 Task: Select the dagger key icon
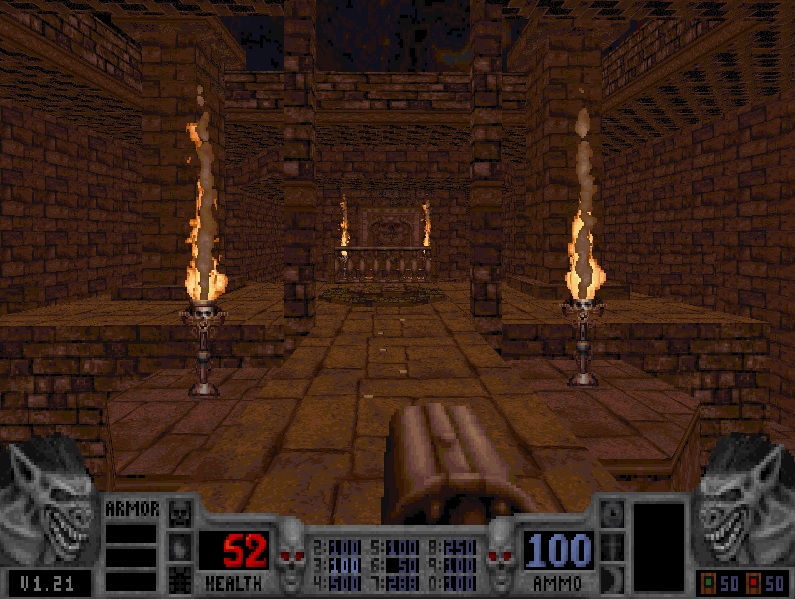point(614,547)
